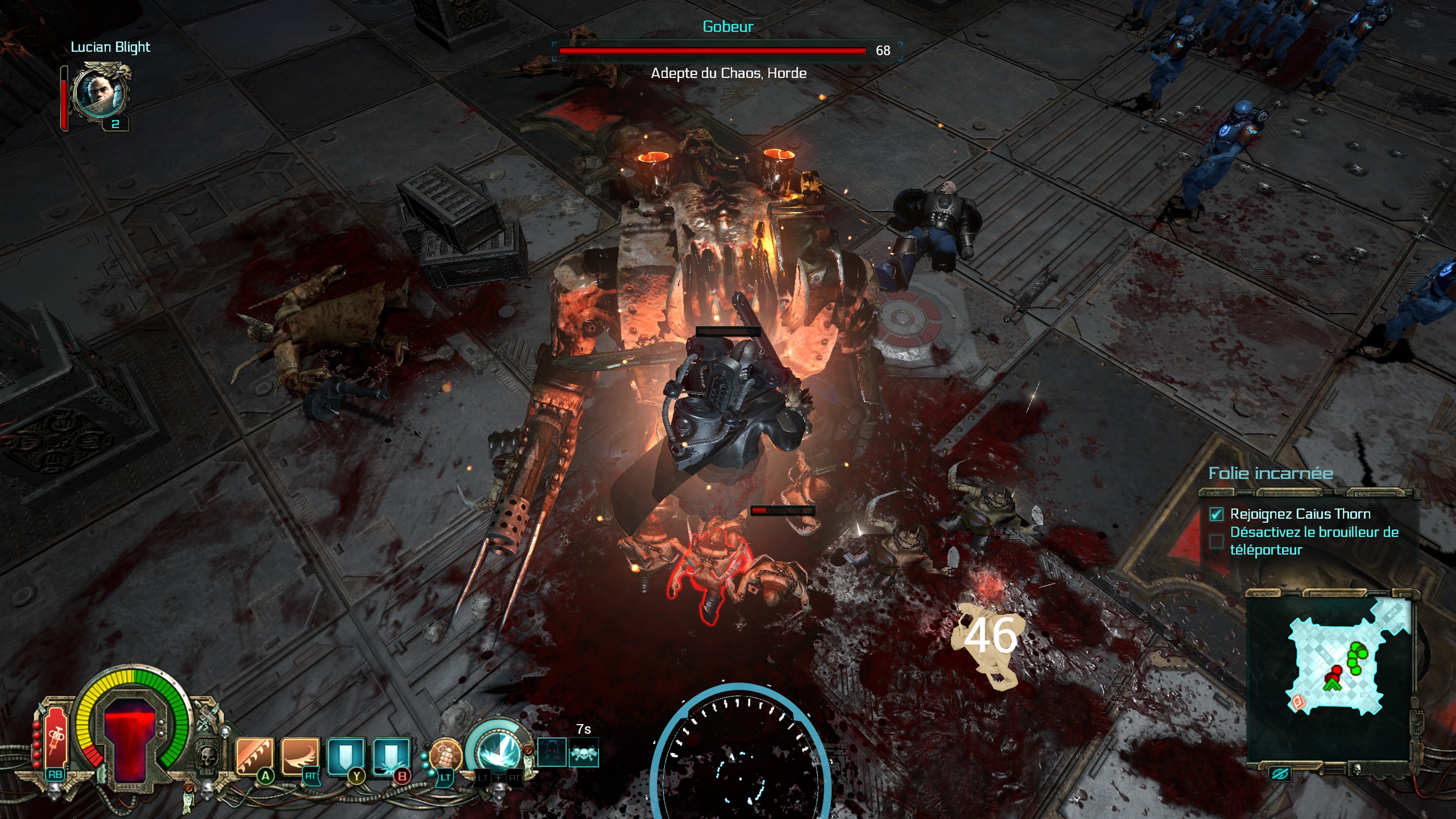Image resolution: width=1456 pixels, height=819 pixels.
Task: Click the red skull marker on minimap
Action: click(1299, 702)
